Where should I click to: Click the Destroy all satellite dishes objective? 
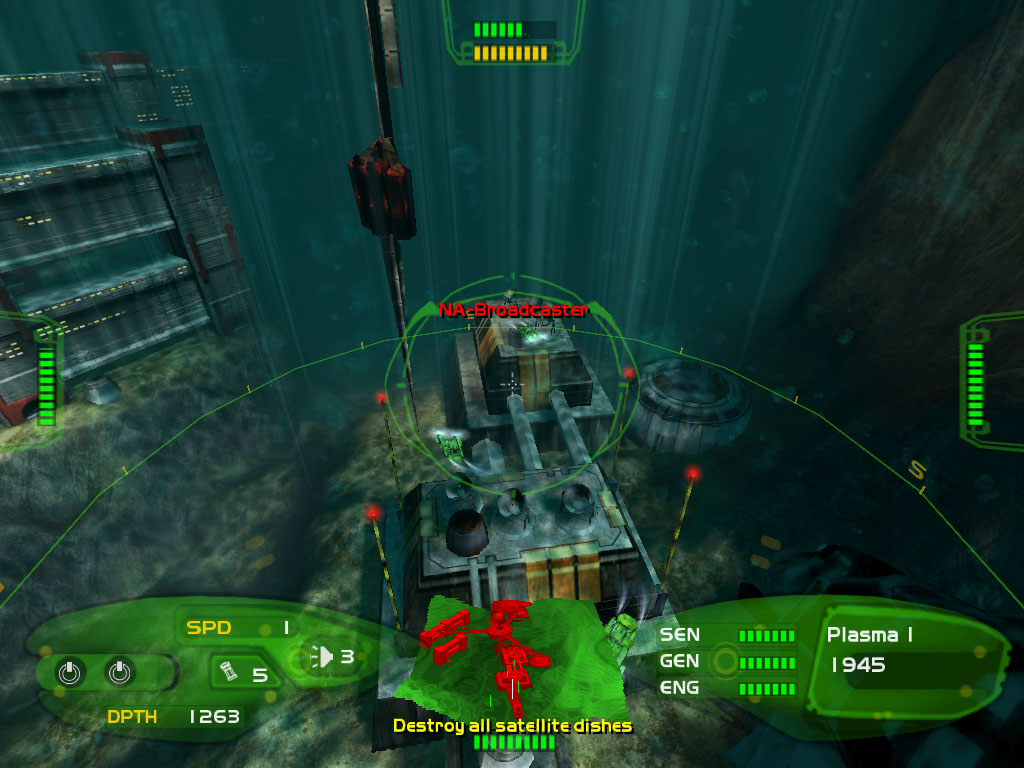click(512, 725)
